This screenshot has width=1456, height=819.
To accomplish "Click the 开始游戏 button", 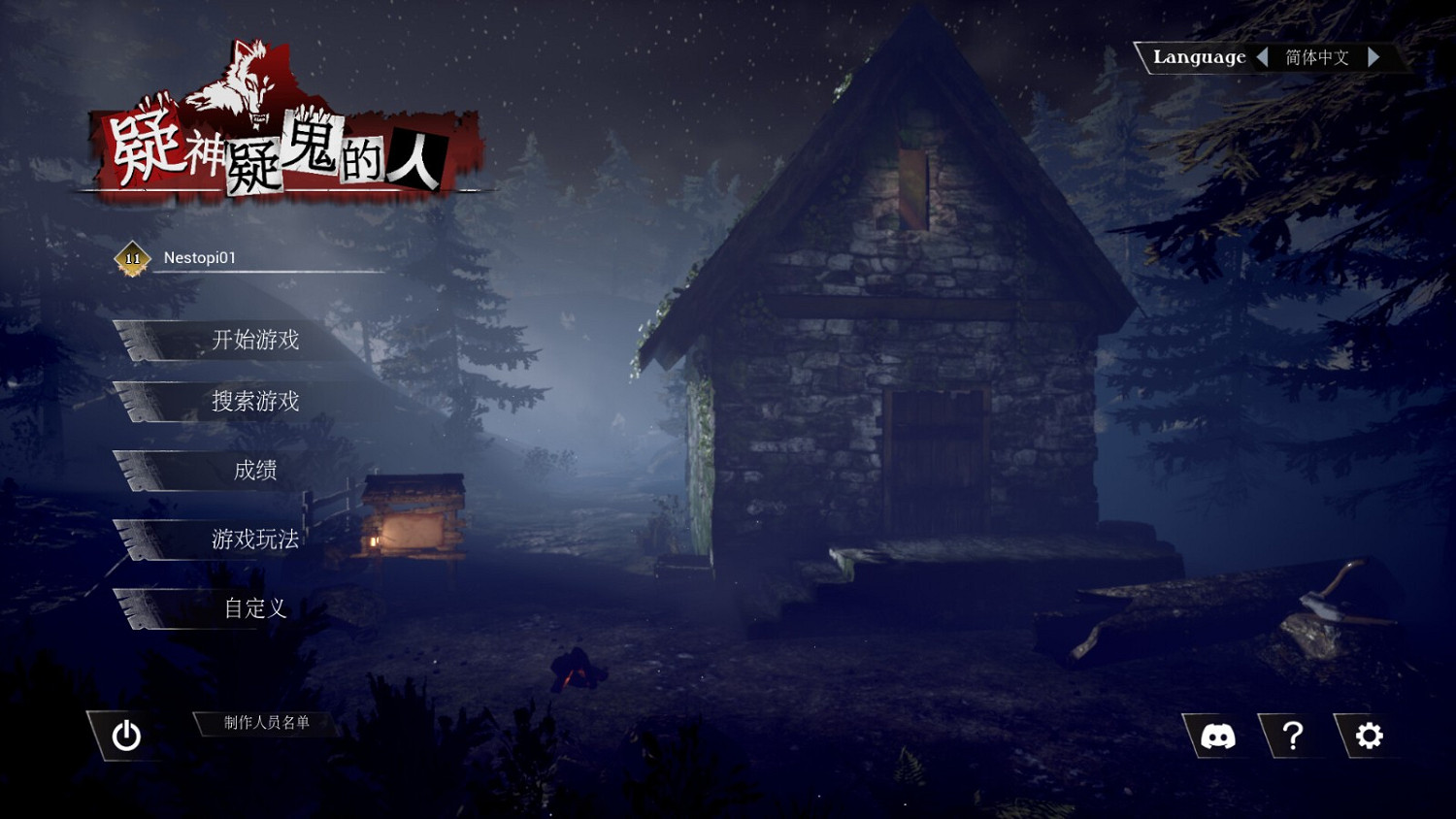I will 254,342.
